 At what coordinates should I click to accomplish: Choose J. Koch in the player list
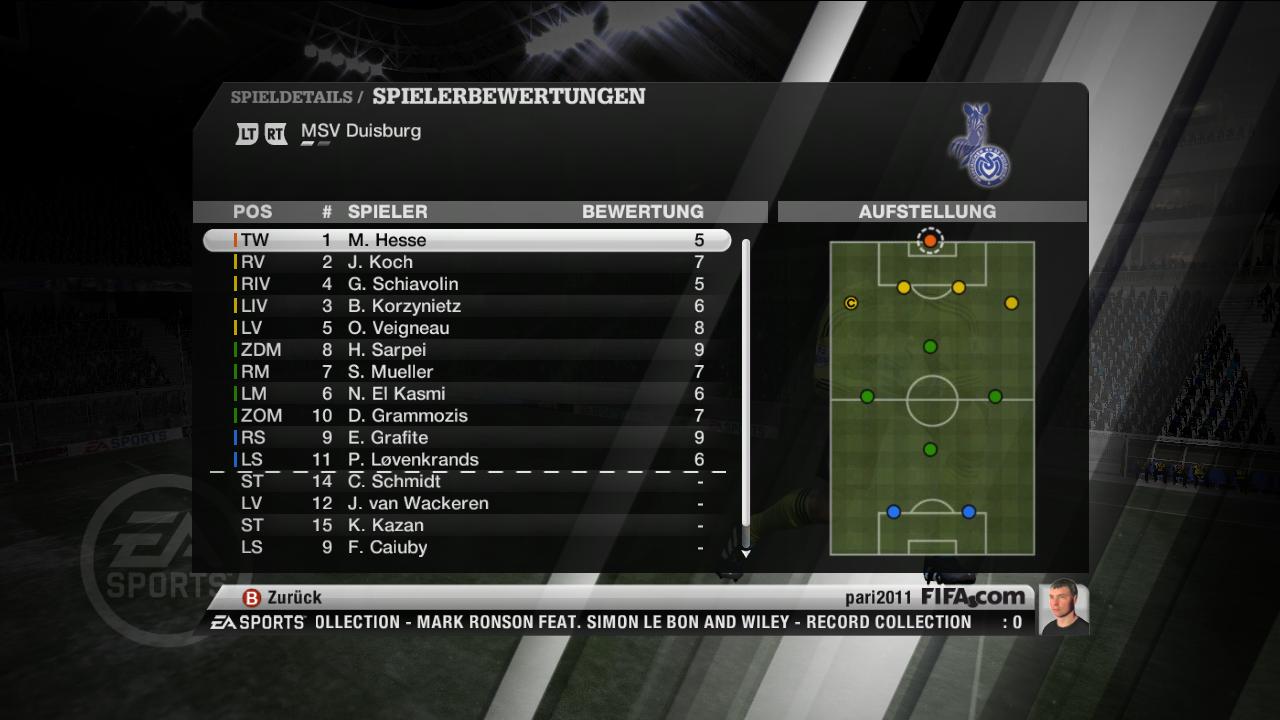click(466, 262)
